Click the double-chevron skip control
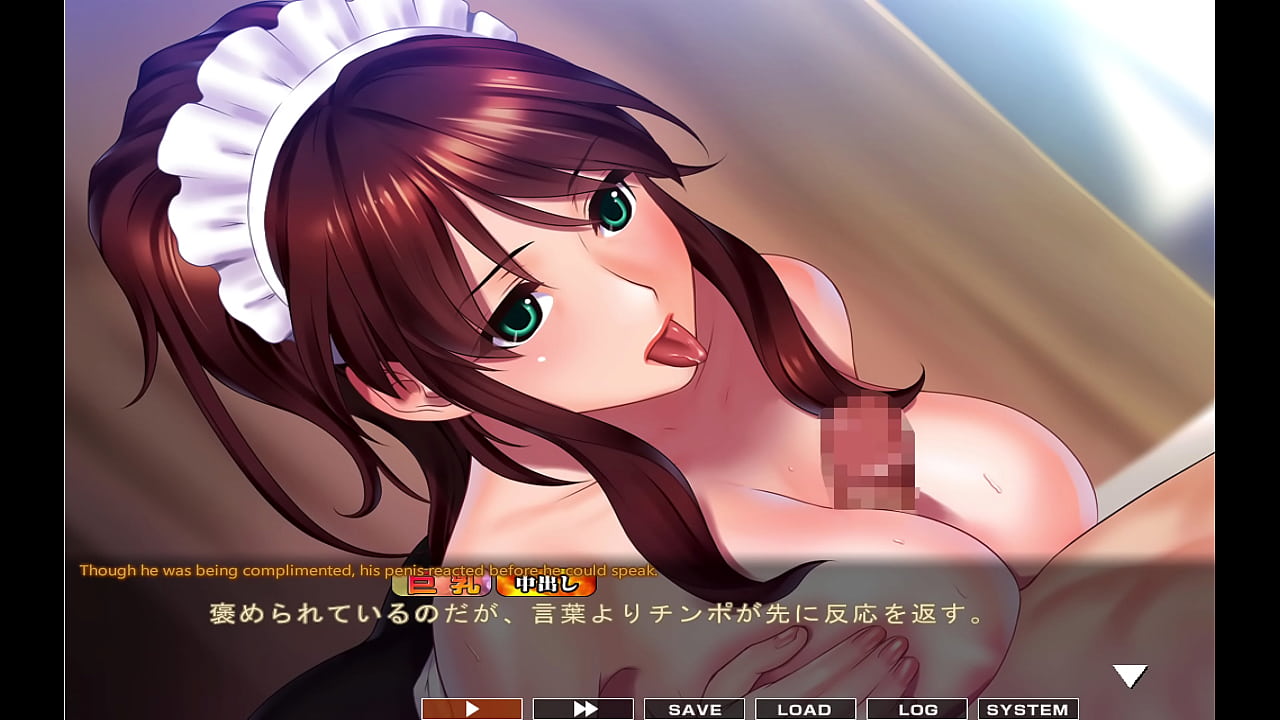Screen dimensions: 1280x720 [583, 709]
